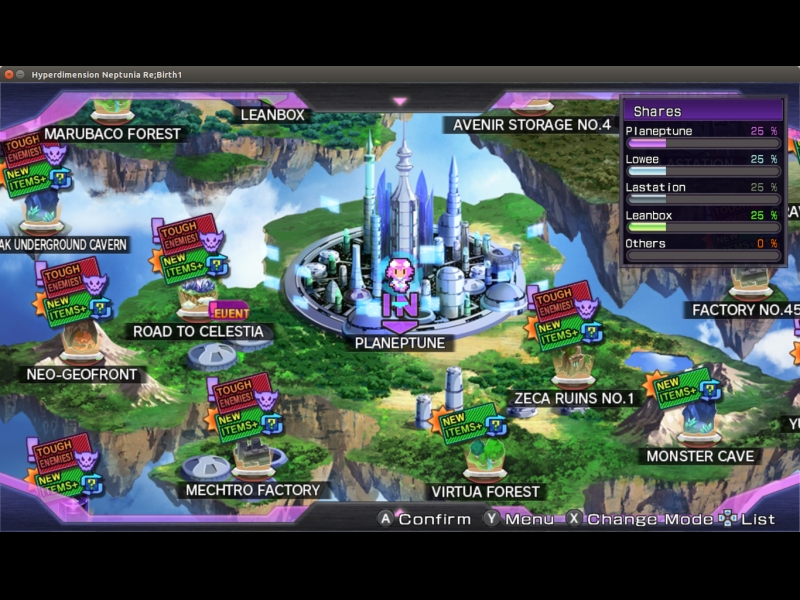Open the Monster Cave dungeon
Screen dimensions: 800x600
[x=700, y=456]
